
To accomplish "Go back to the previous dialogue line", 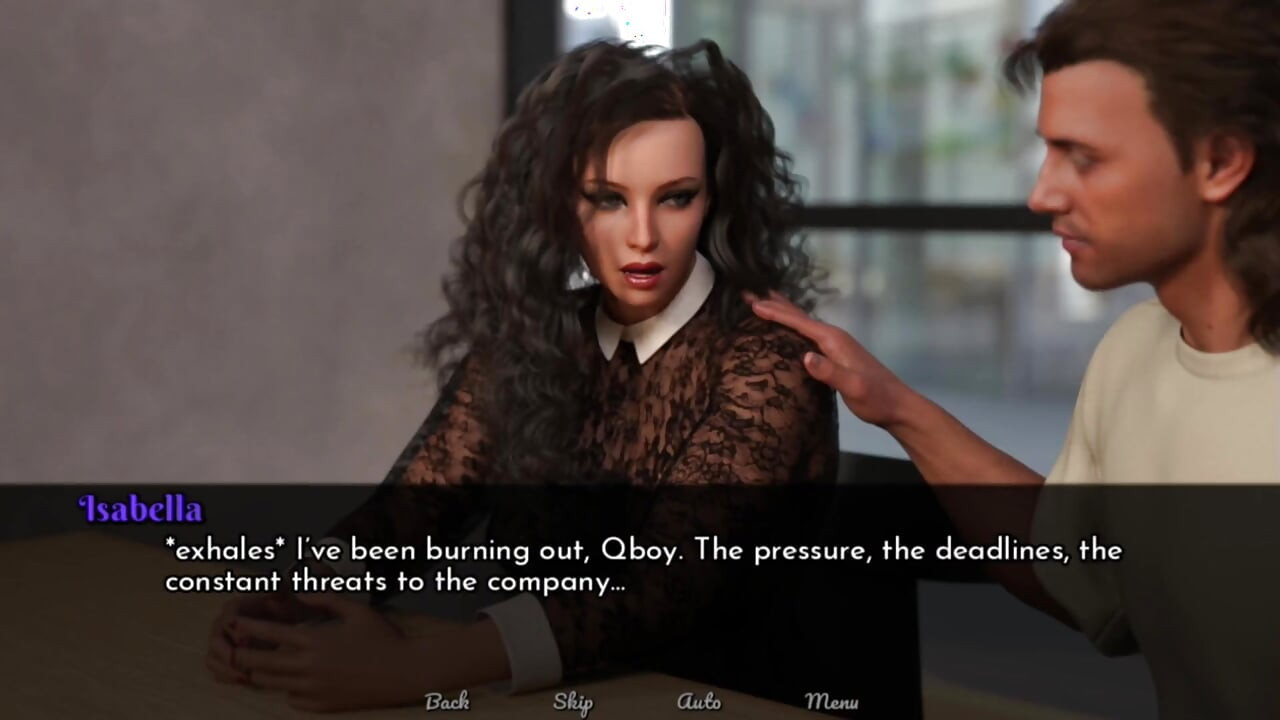I will [447, 702].
